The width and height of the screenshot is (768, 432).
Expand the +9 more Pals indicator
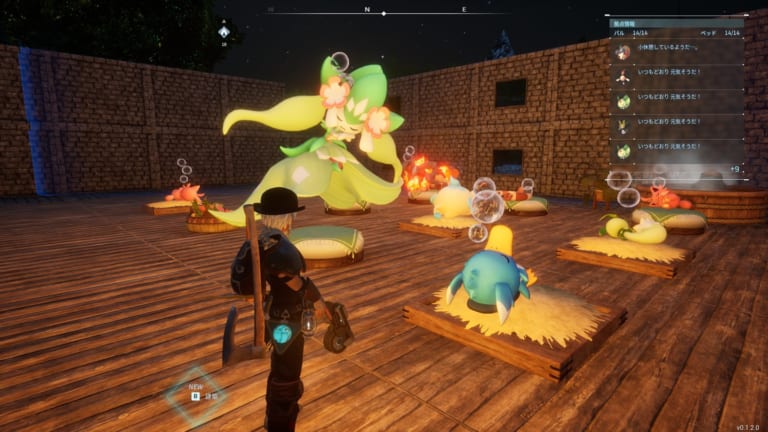pyautogui.click(x=735, y=169)
